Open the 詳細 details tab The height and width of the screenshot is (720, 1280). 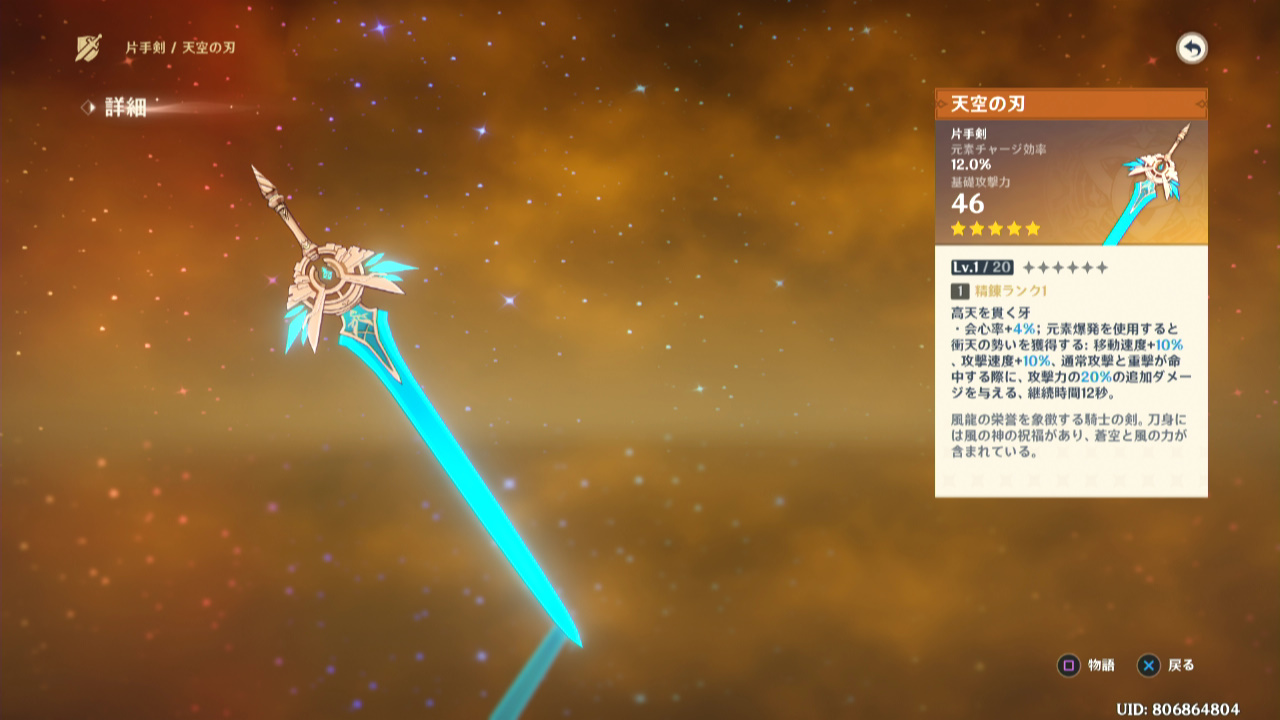(124, 108)
